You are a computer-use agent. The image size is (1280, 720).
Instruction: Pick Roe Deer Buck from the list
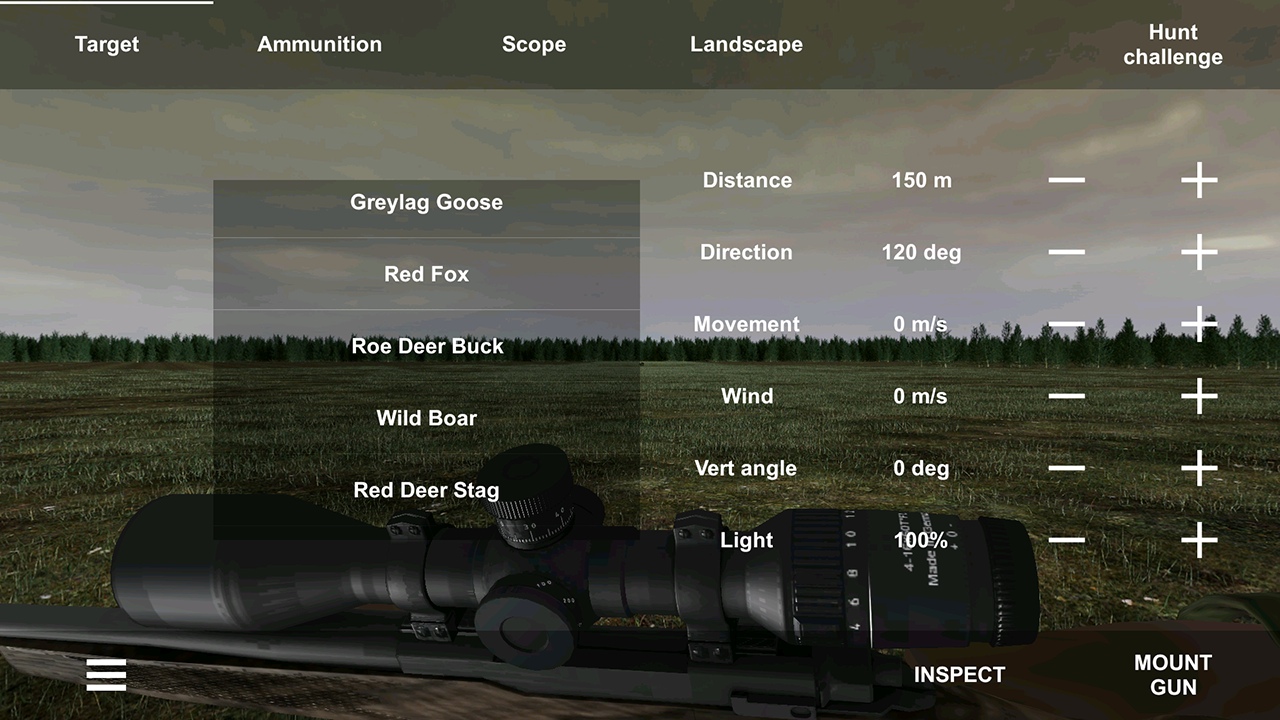[x=426, y=347]
